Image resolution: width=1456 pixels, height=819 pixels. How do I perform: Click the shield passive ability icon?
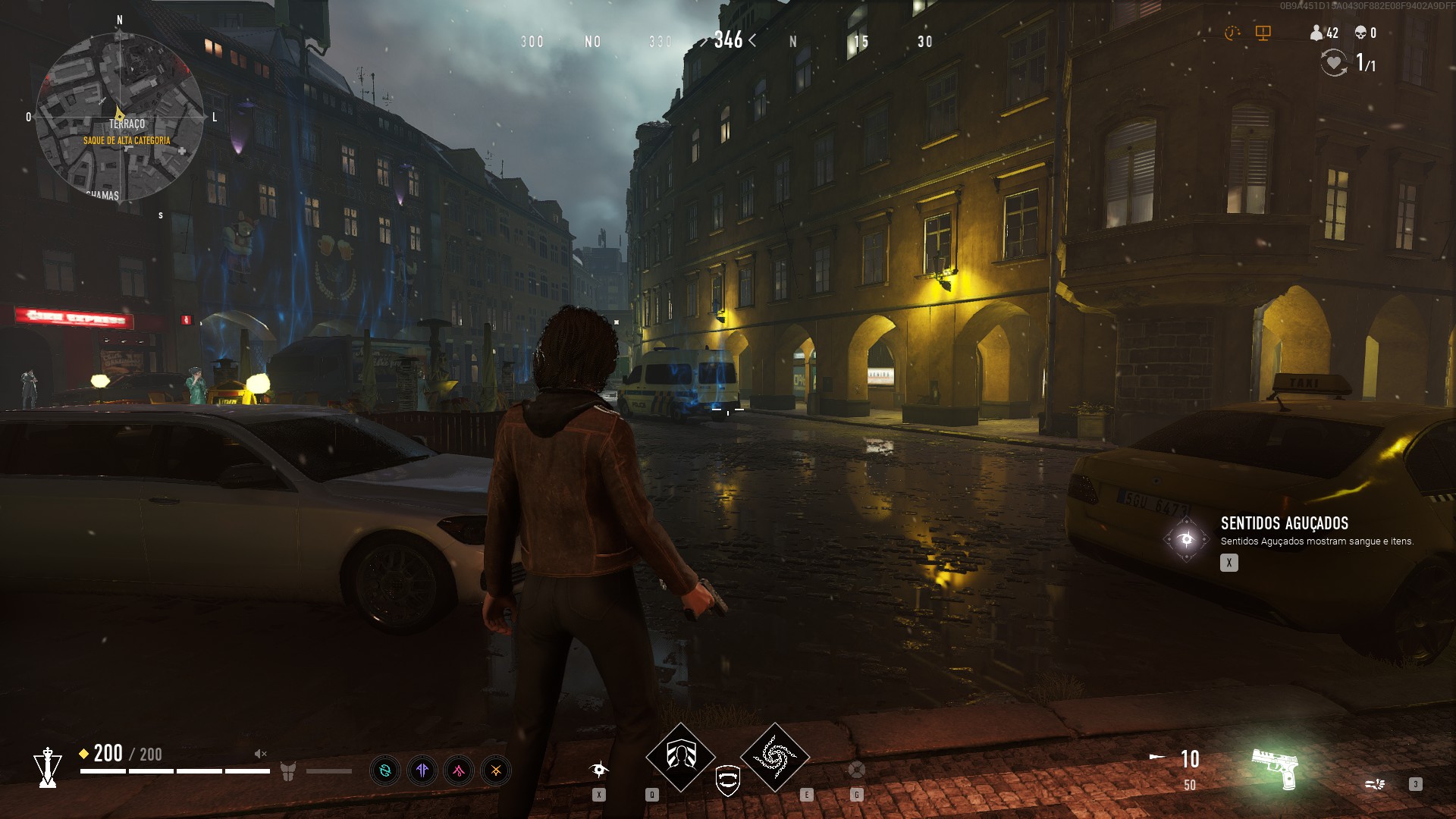(728, 780)
